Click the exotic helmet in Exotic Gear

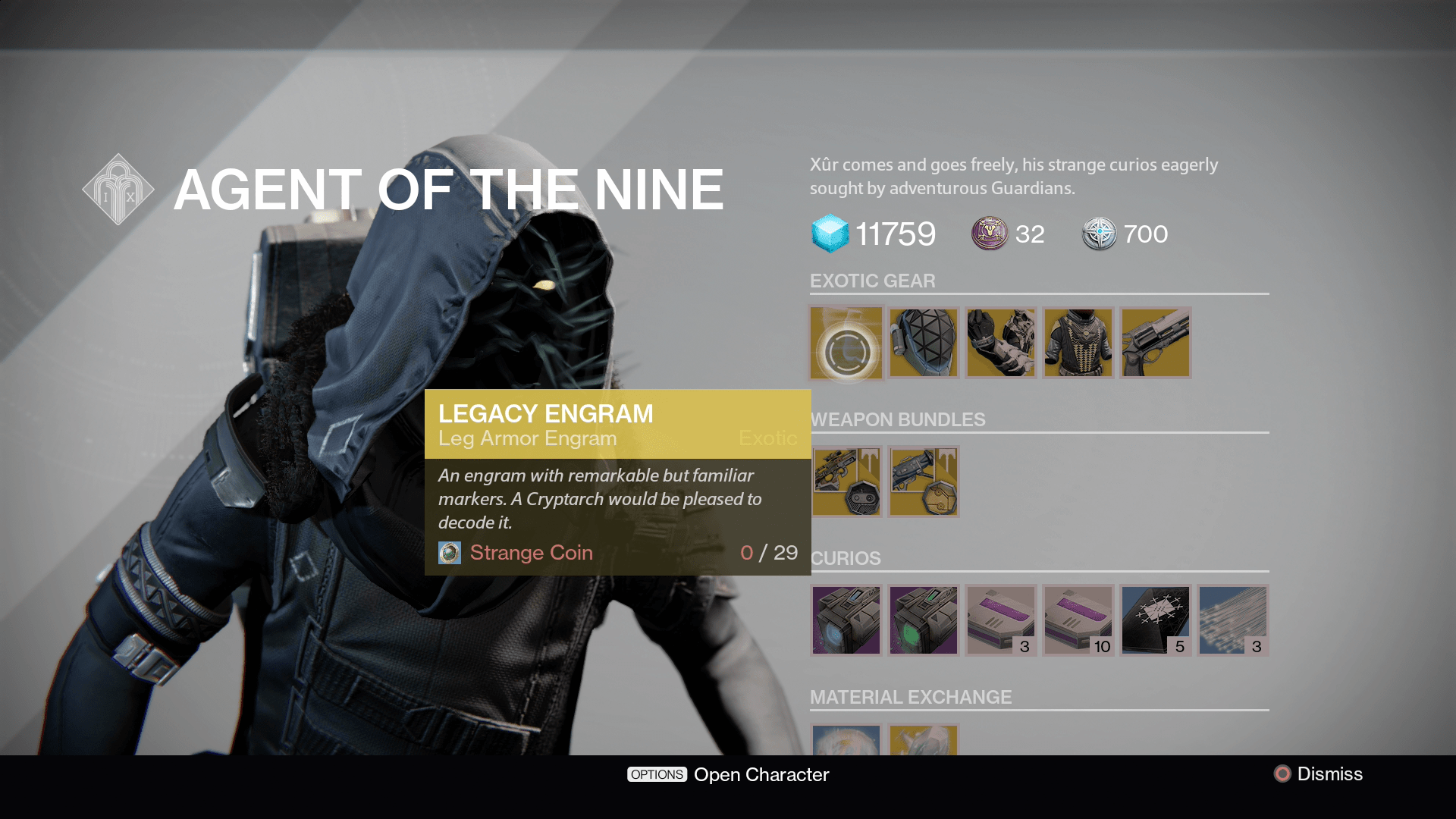point(923,343)
